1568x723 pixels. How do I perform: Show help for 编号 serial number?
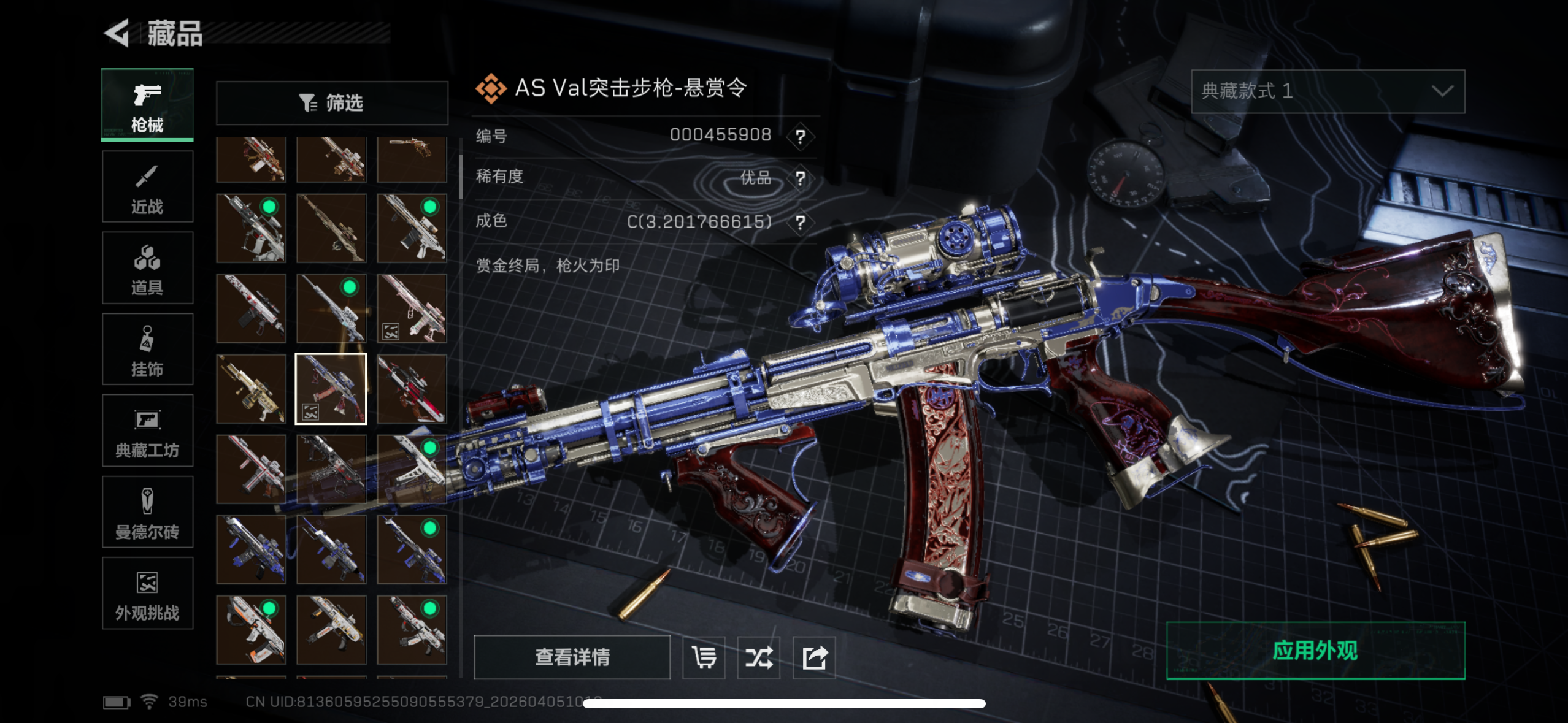pyautogui.click(x=801, y=136)
